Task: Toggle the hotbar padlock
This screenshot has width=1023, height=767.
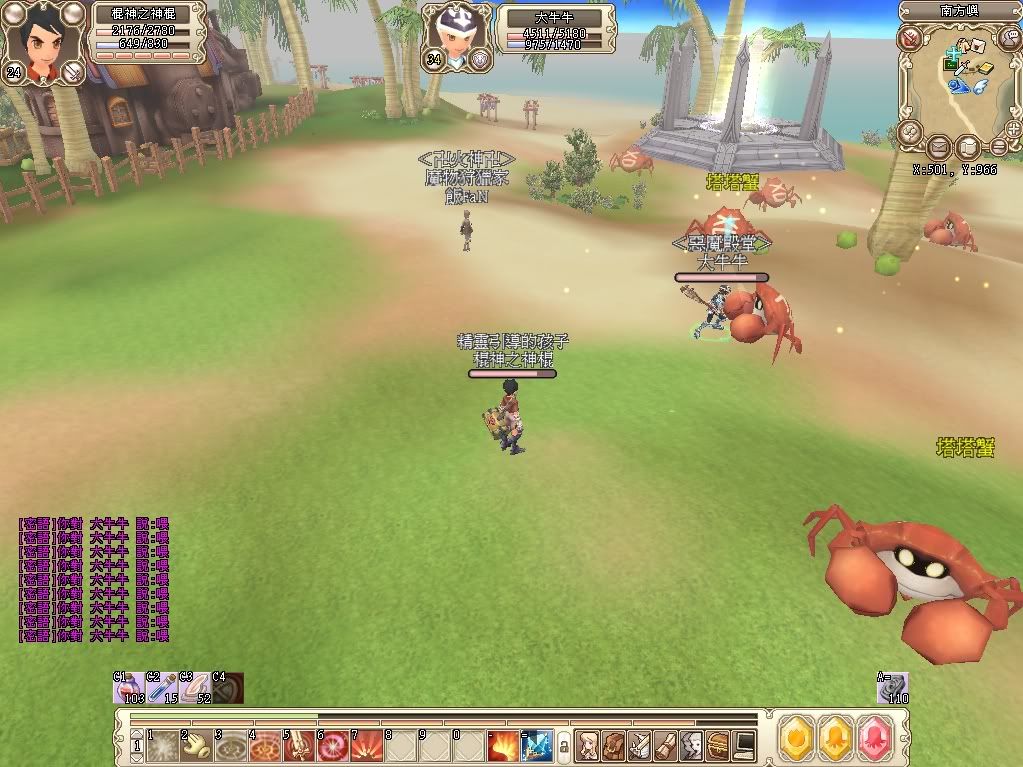Action: (563, 746)
